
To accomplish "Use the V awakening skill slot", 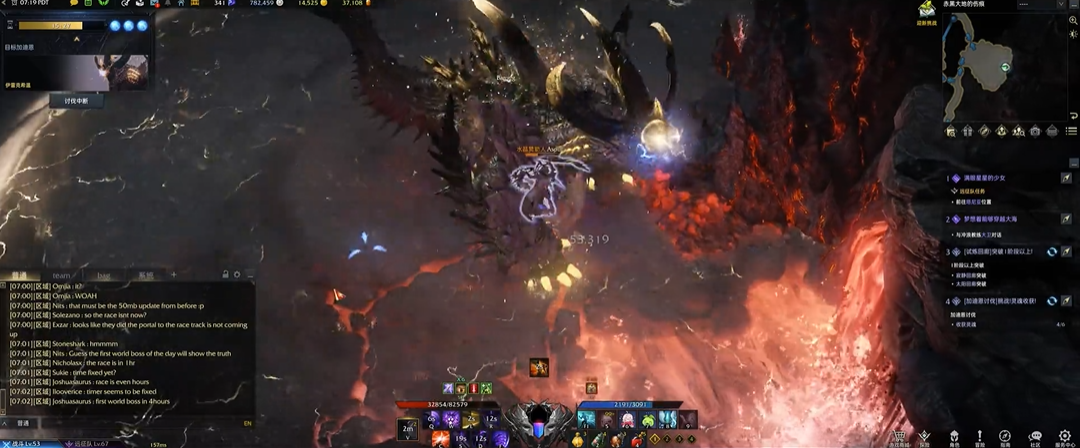I will click(x=408, y=429).
